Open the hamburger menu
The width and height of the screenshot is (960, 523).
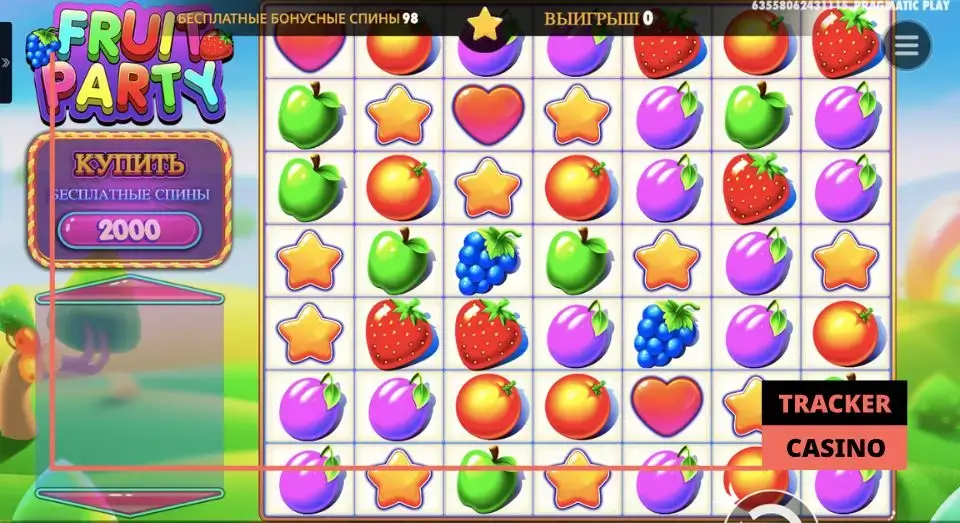click(x=908, y=45)
